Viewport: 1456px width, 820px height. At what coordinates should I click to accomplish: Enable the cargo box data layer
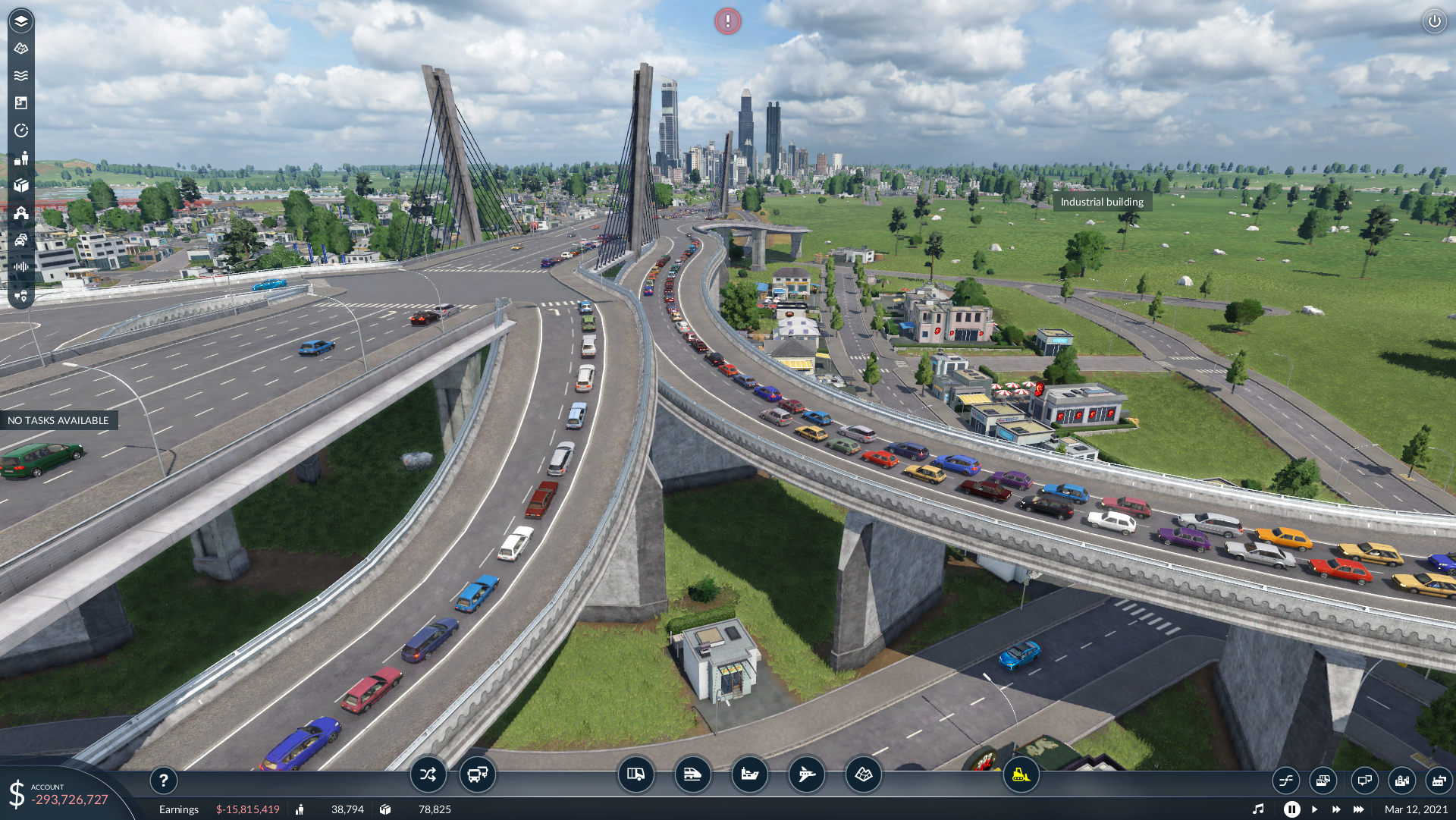(x=21, y=185)
